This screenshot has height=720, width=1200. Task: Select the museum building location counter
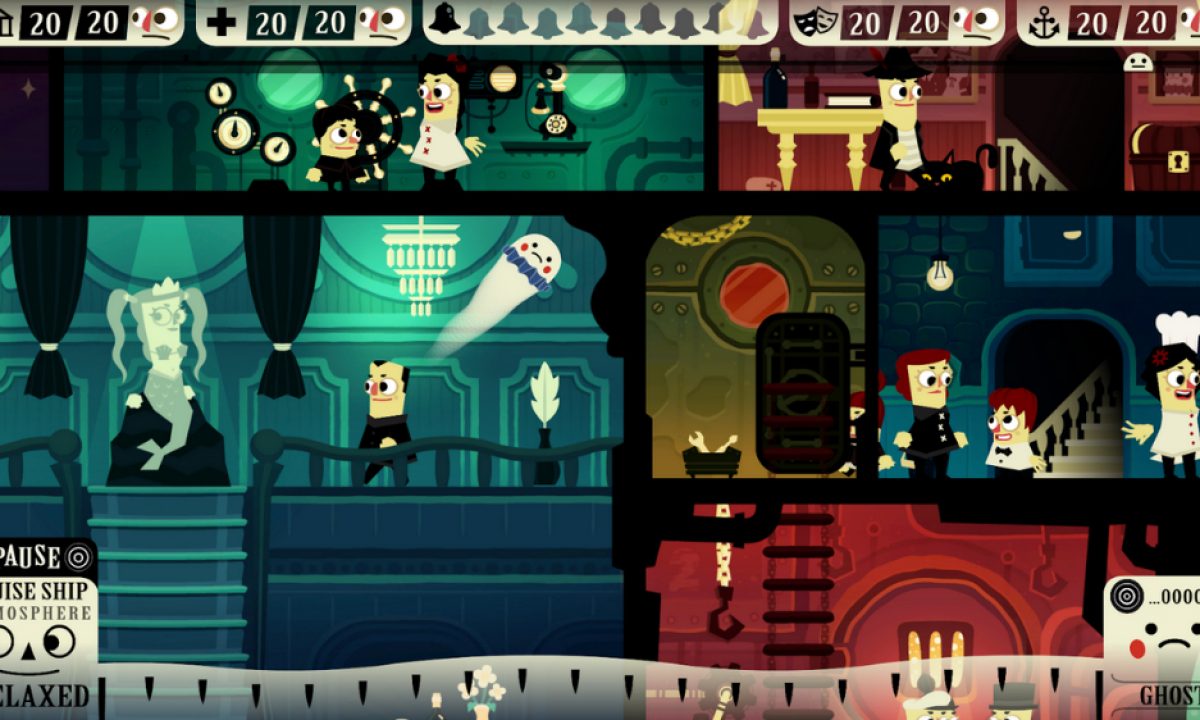[88, 22]
